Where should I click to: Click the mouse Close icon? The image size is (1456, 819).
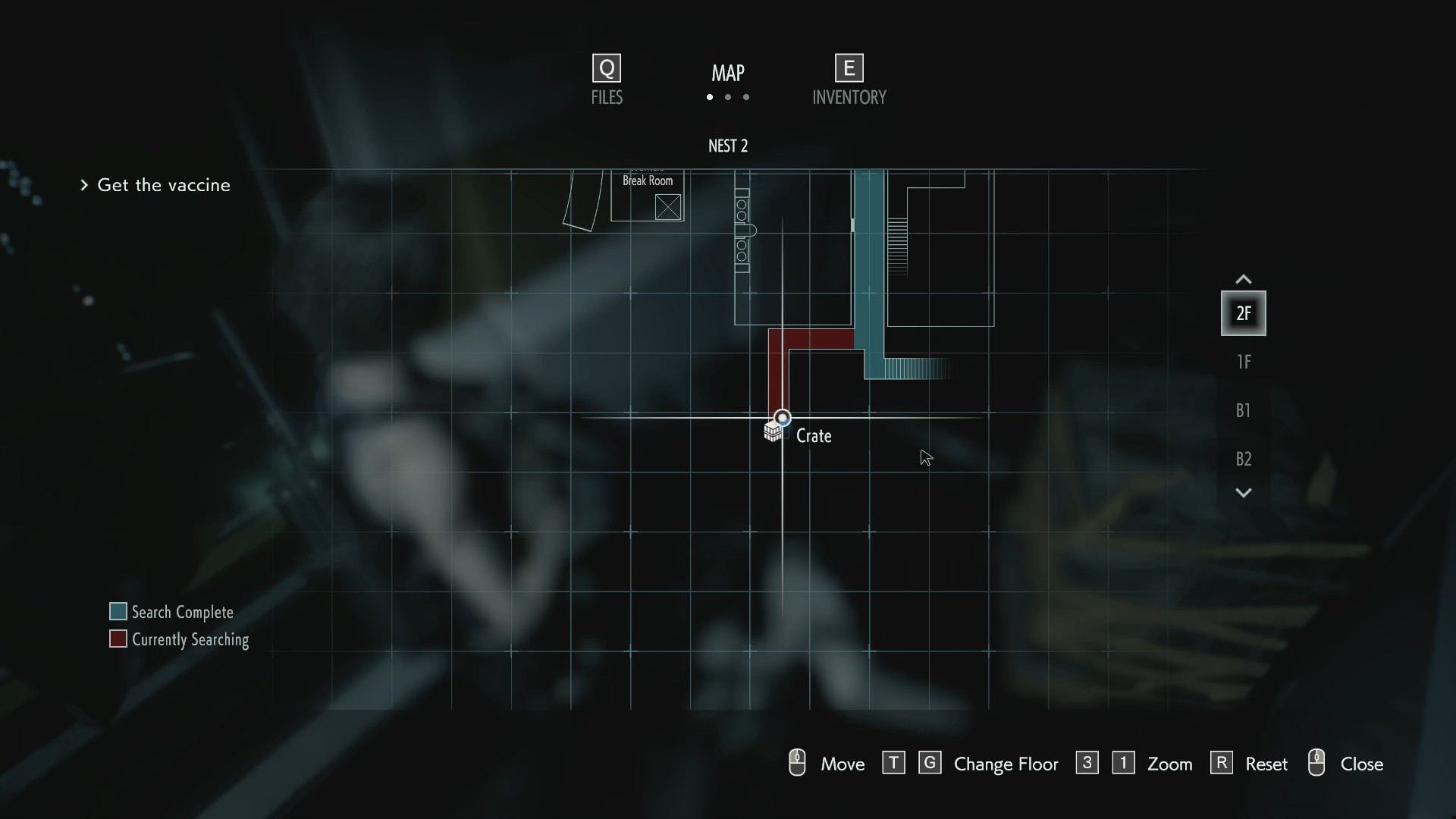(x=1317, y=763)
